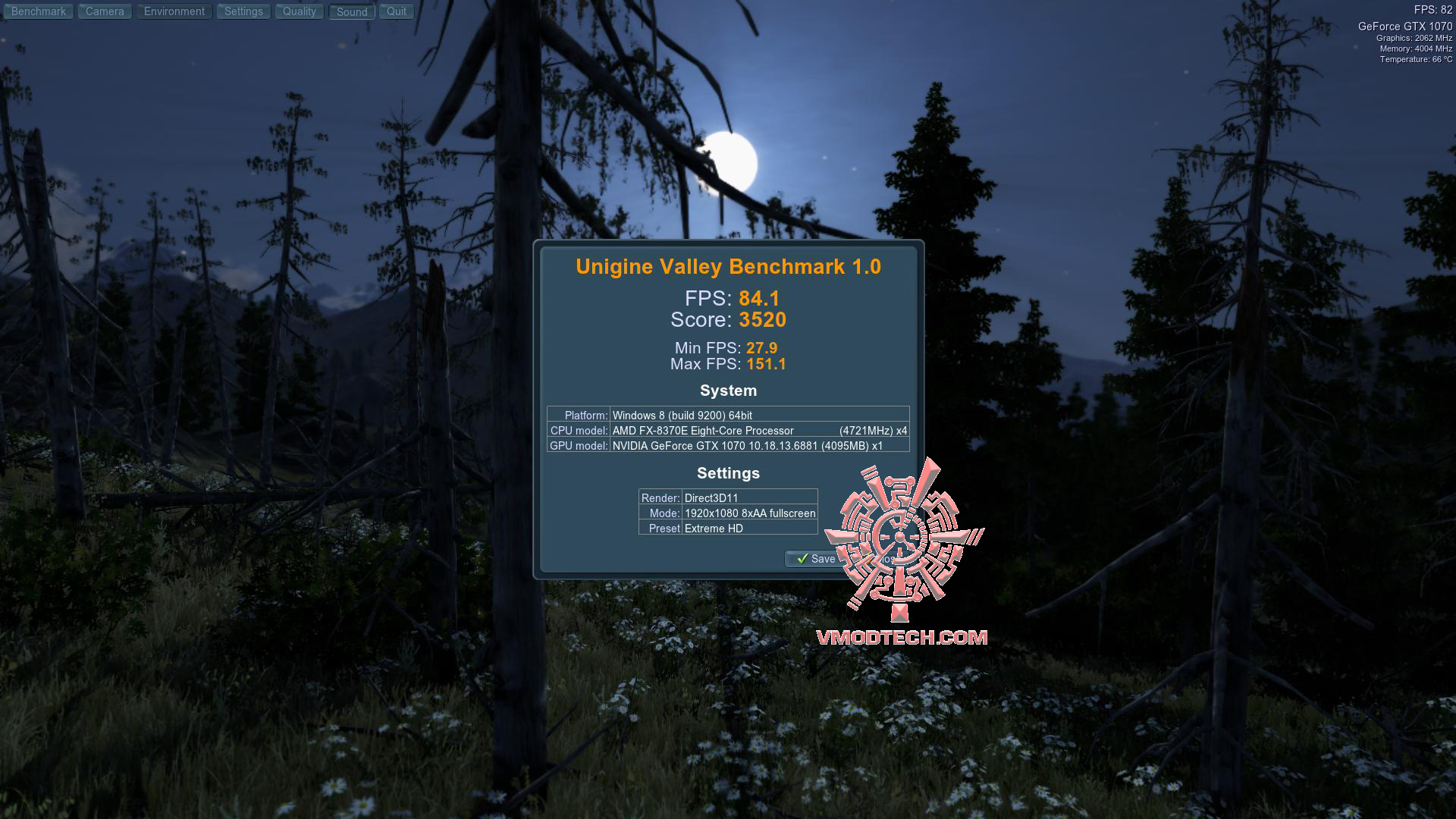Open the Settings menu

tap(243, 11)
